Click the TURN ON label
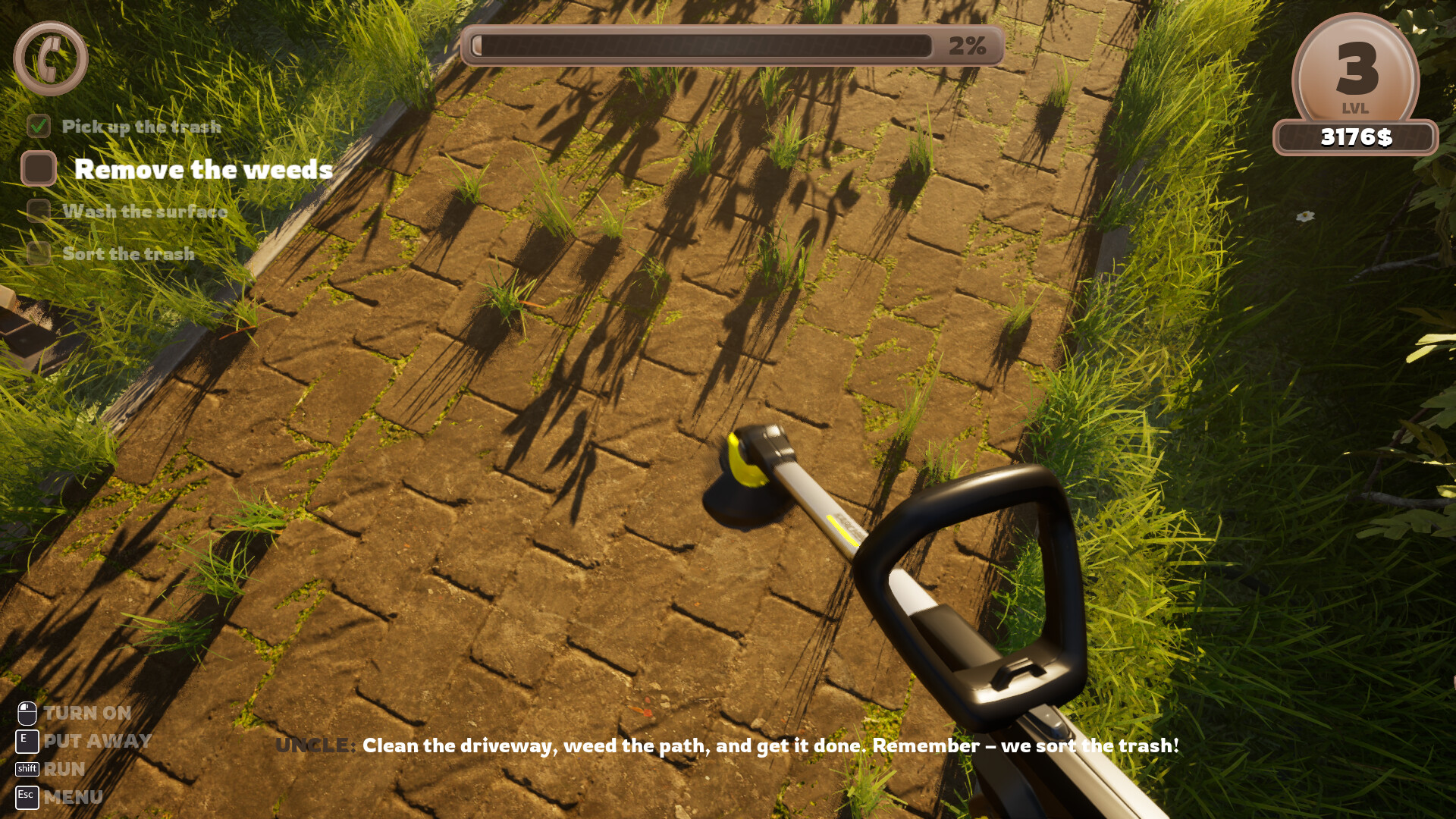Screen dimensions: 1456x819 pyautogui.click(x=86, y=713)
